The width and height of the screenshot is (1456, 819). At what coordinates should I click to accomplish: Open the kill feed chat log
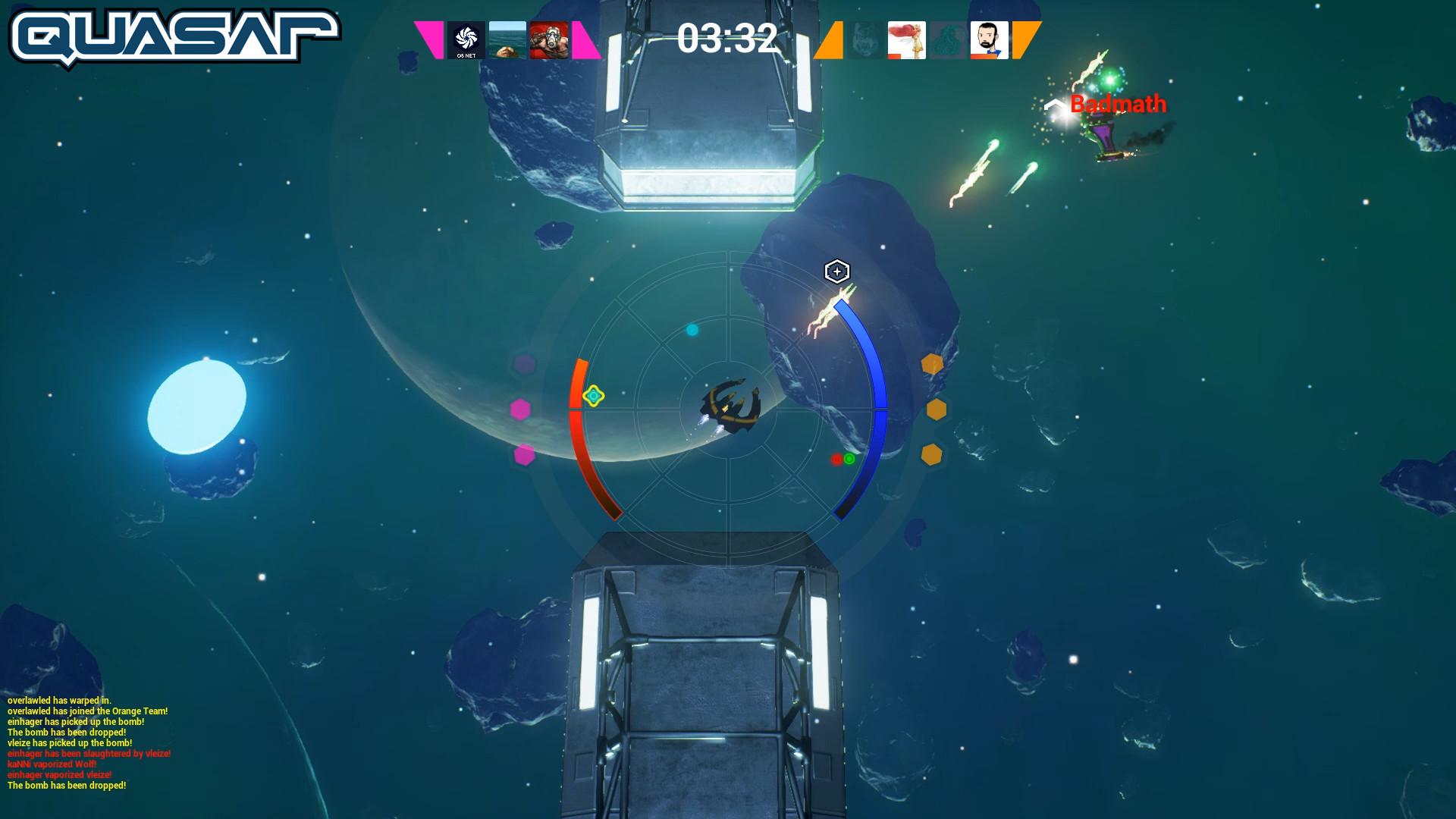coord(89,742)
